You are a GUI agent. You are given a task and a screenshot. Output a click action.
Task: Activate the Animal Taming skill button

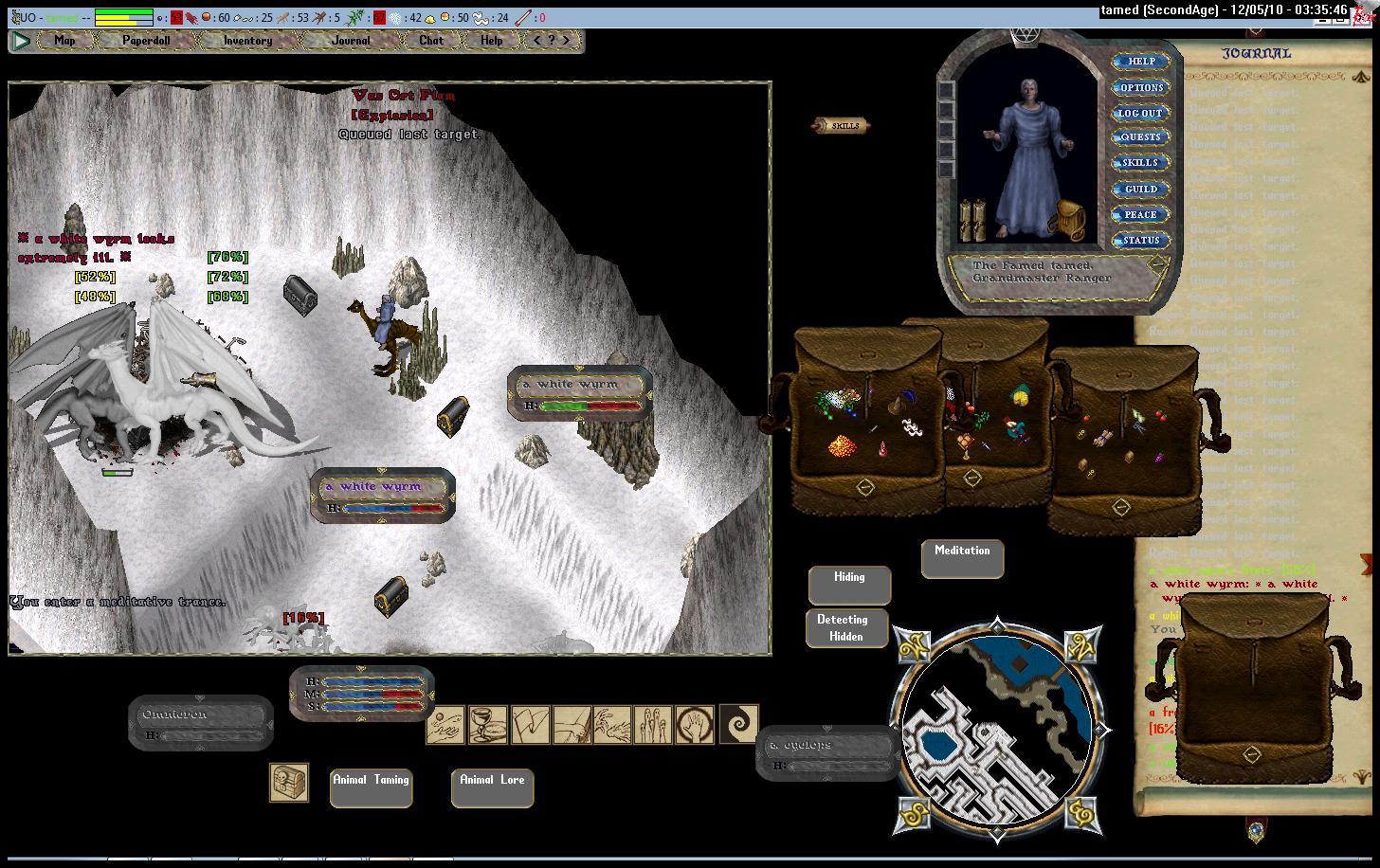pos(371,787)
